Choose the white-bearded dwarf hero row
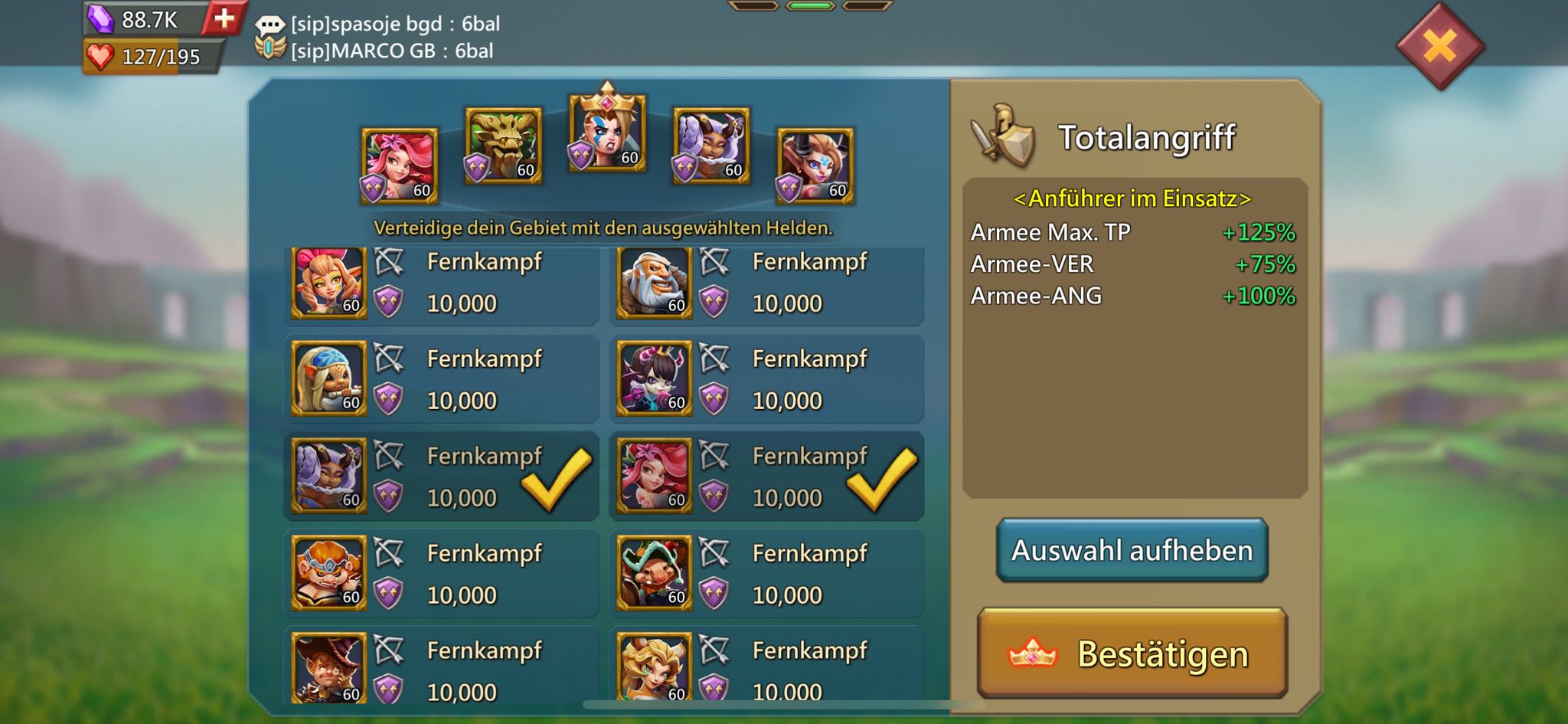 766,282
